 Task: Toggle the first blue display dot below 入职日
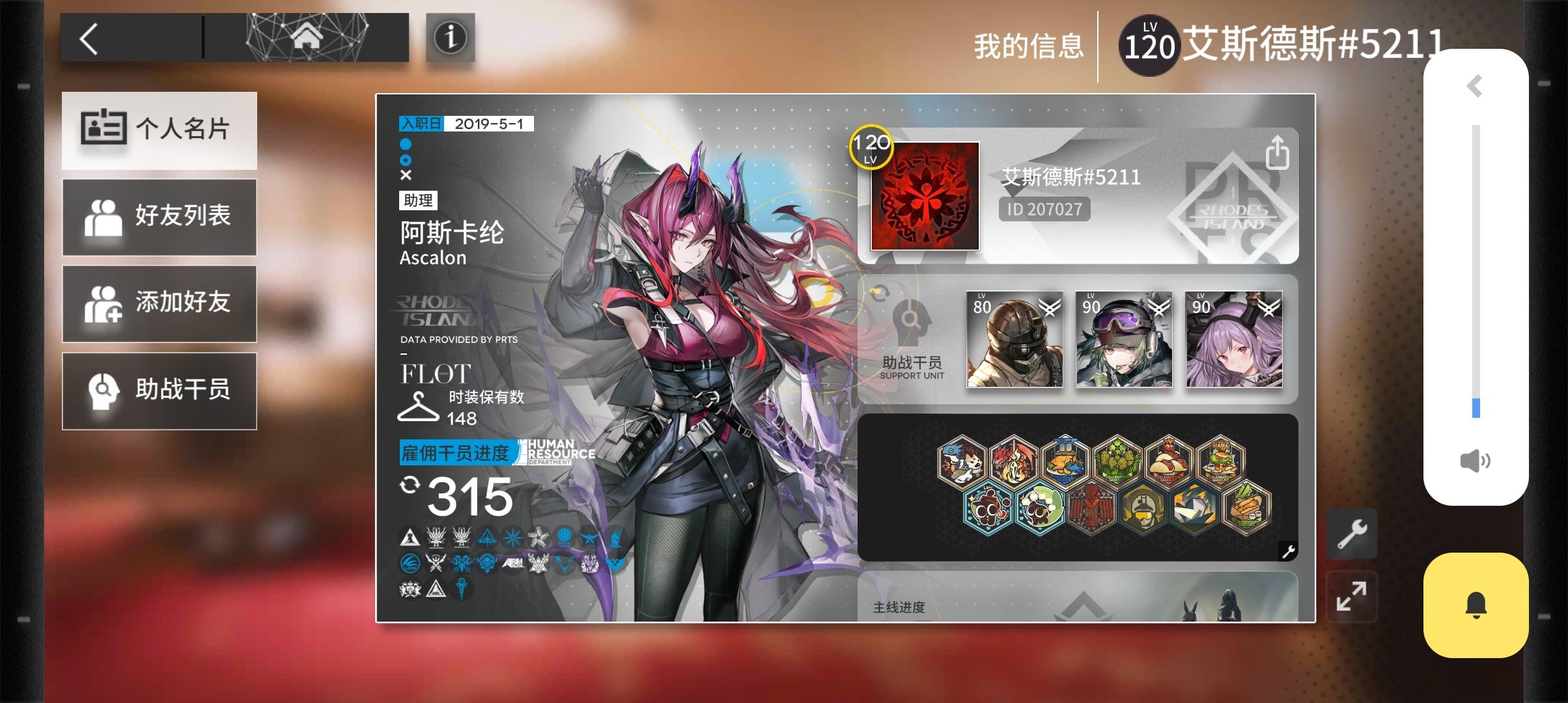click(x=407, y=144)
